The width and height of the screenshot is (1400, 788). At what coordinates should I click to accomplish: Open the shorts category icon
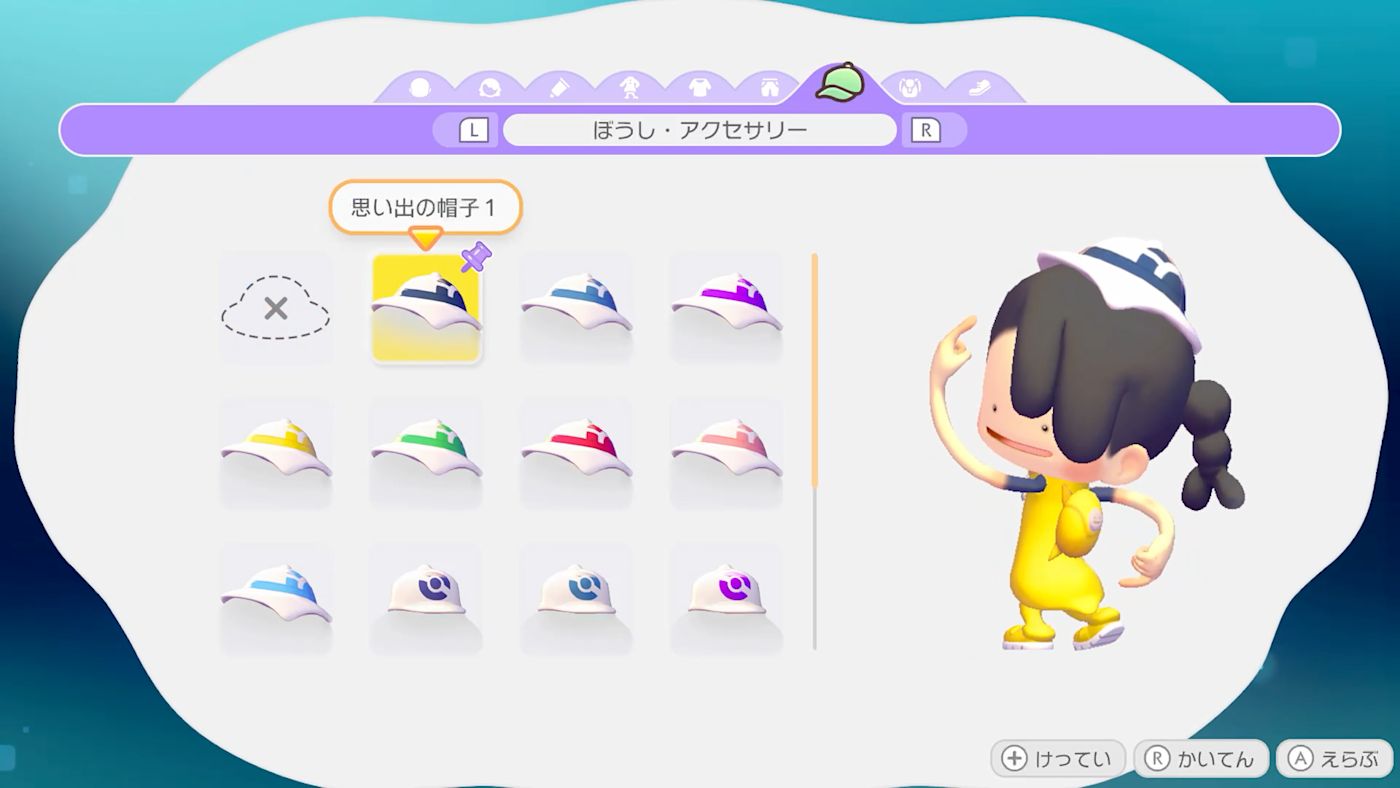[770, 86]
